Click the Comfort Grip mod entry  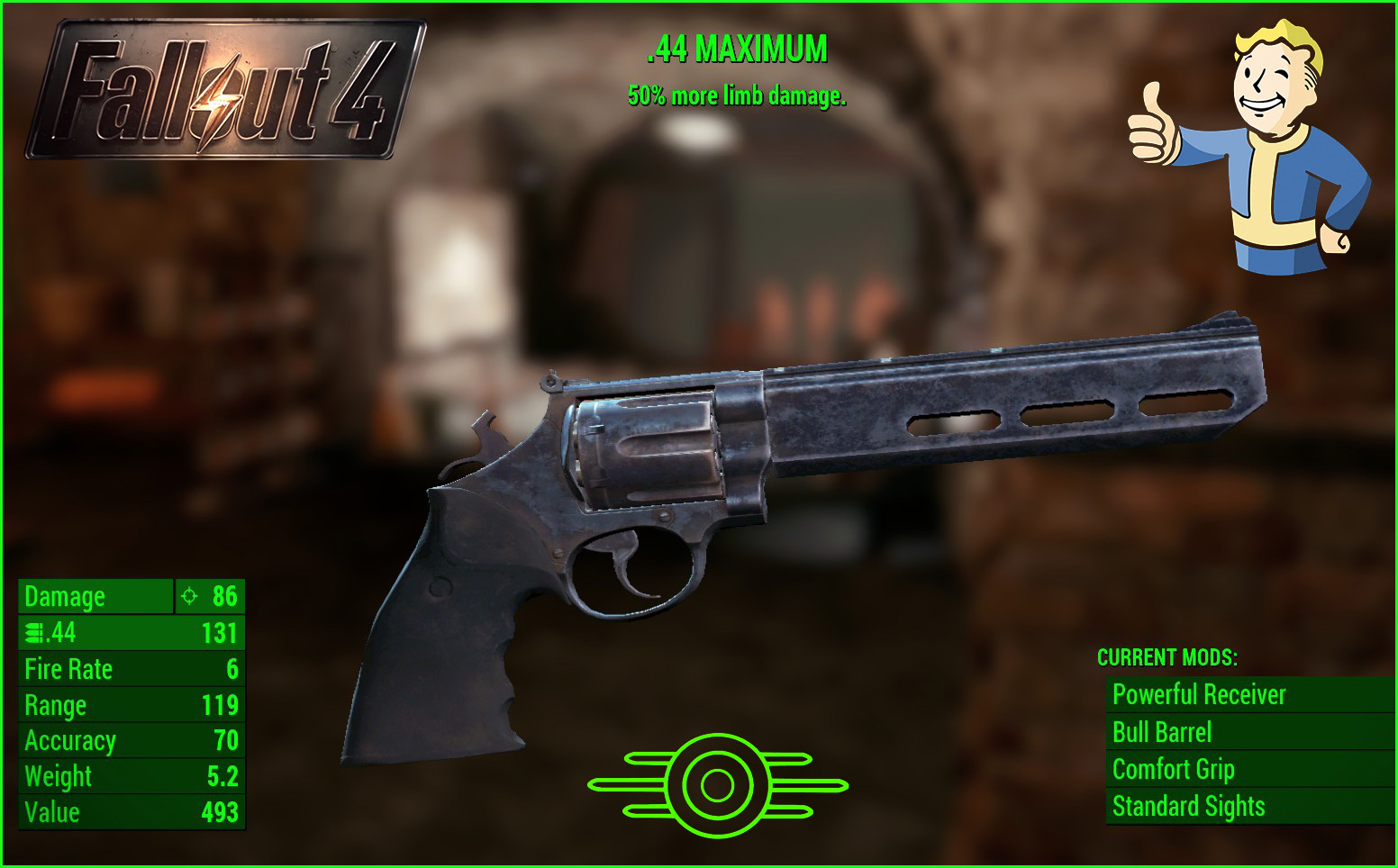click(x=1173, y=770)
